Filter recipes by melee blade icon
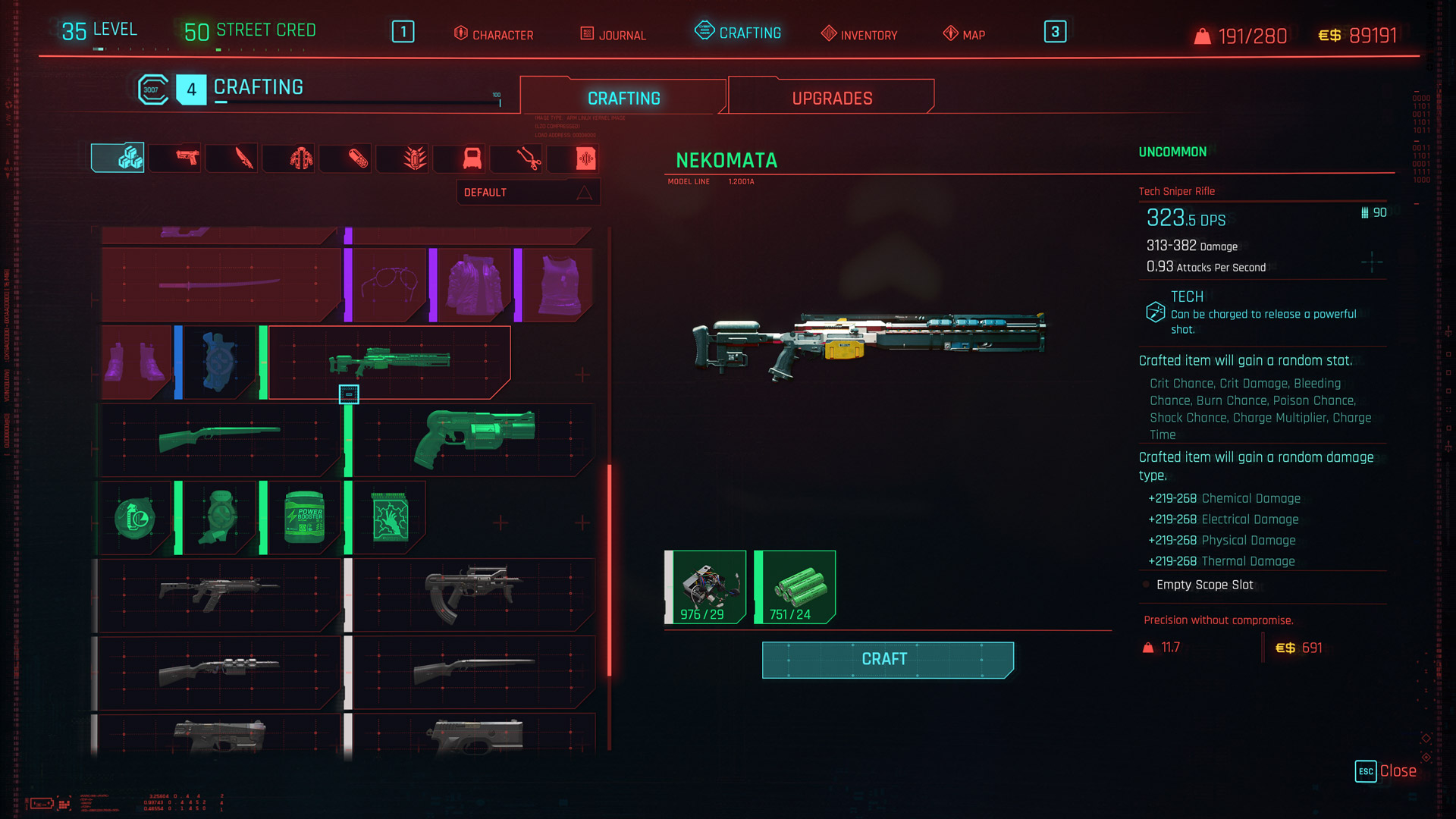 pos(243,158)
